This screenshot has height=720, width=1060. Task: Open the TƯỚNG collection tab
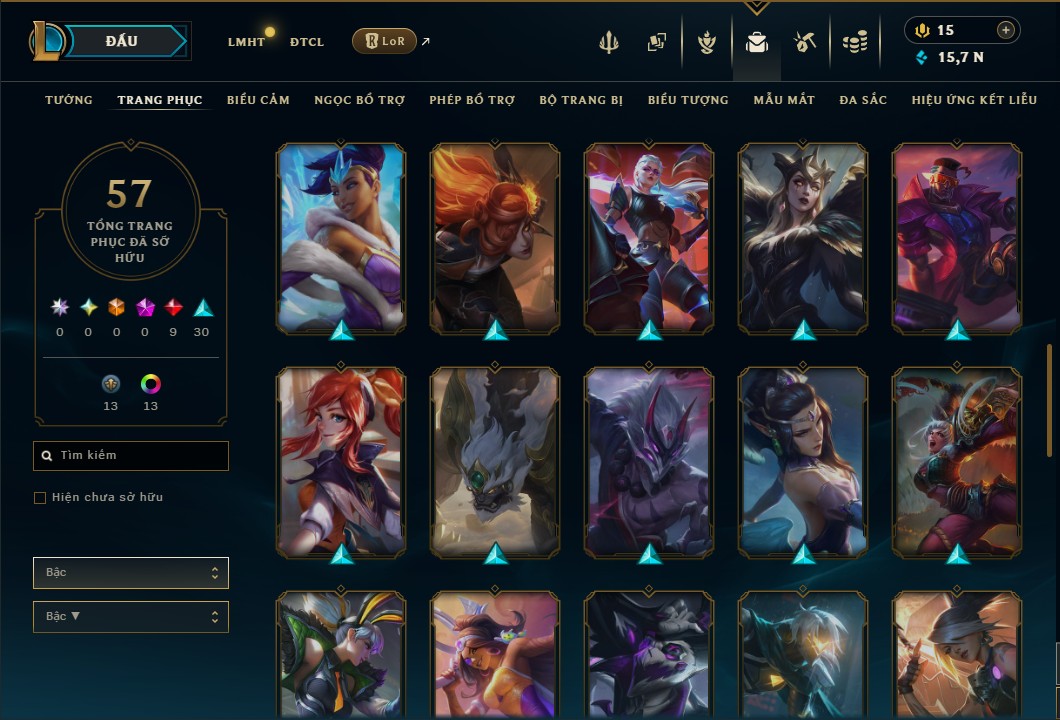click(x=69, y=100)
